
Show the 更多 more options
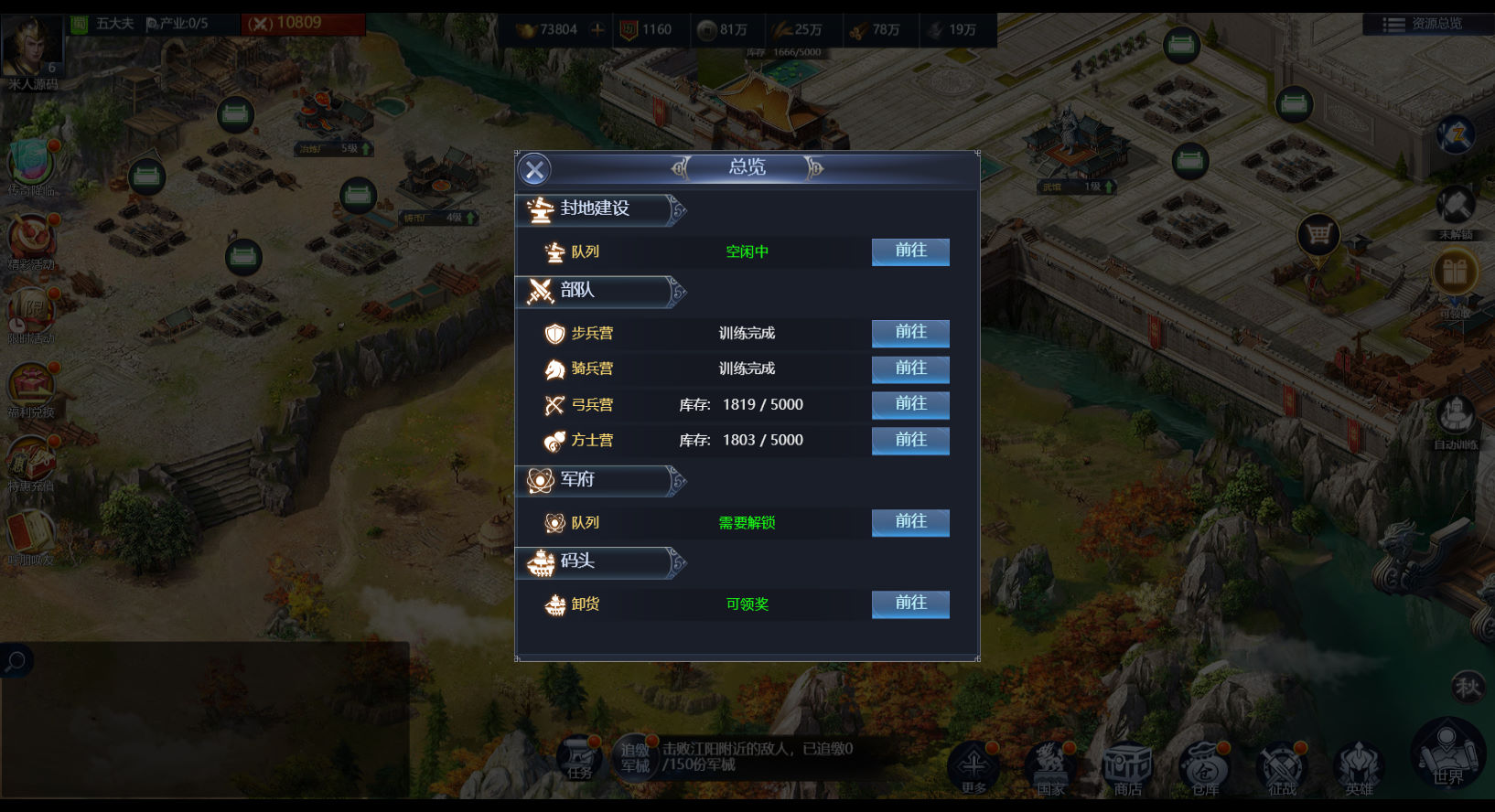point(973,766)
